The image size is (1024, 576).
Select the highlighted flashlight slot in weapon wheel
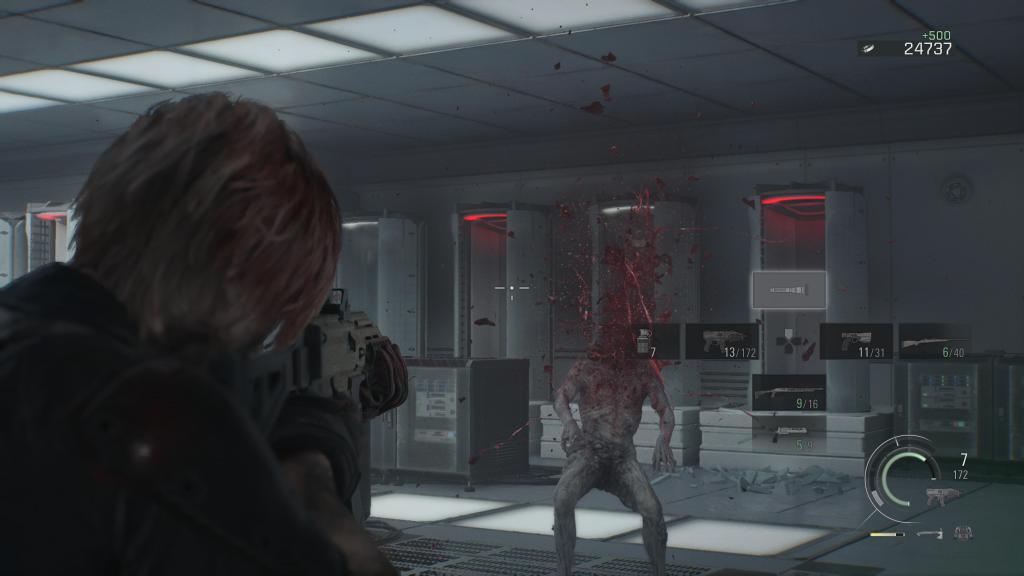pyautogui.click(x=789, y=289)
